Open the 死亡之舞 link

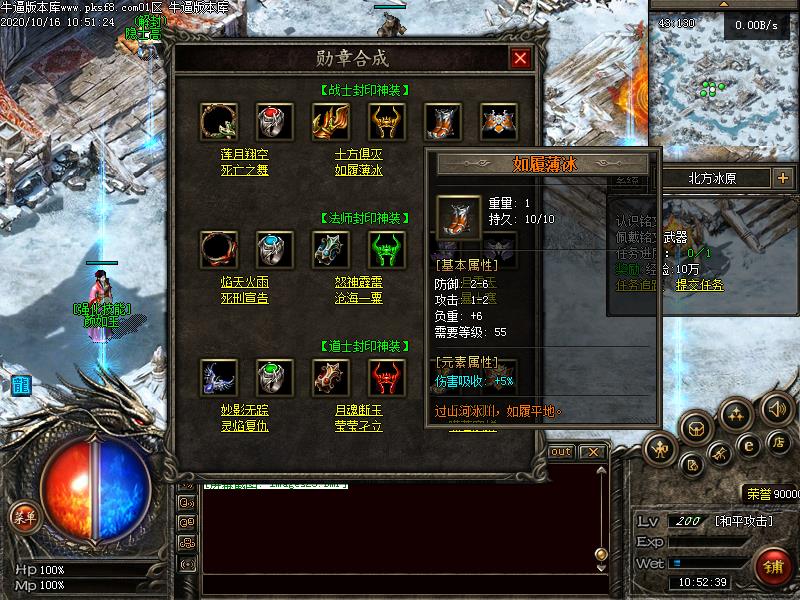[x=244, y=170]
